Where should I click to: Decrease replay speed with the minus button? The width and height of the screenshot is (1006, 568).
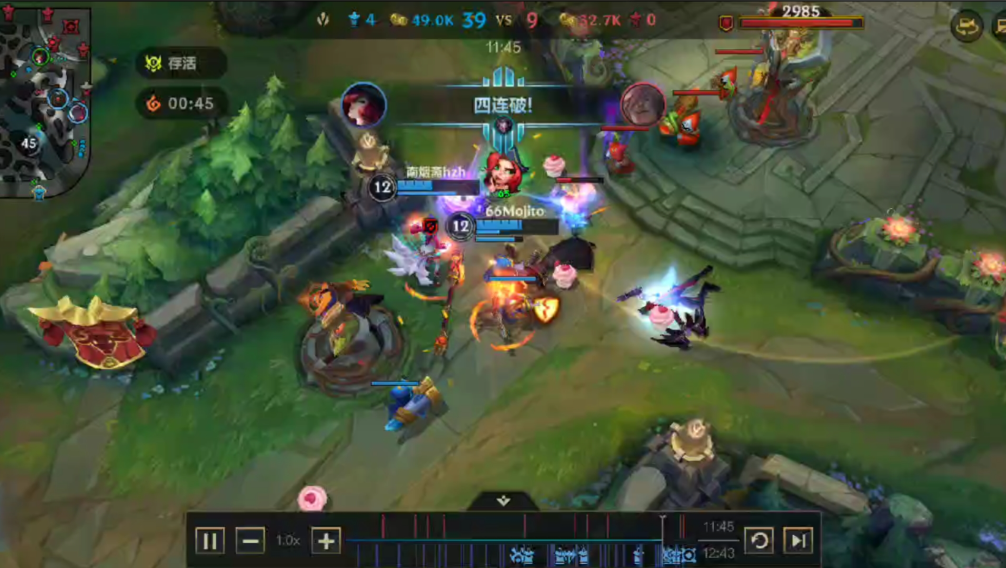tap(250, 541)
